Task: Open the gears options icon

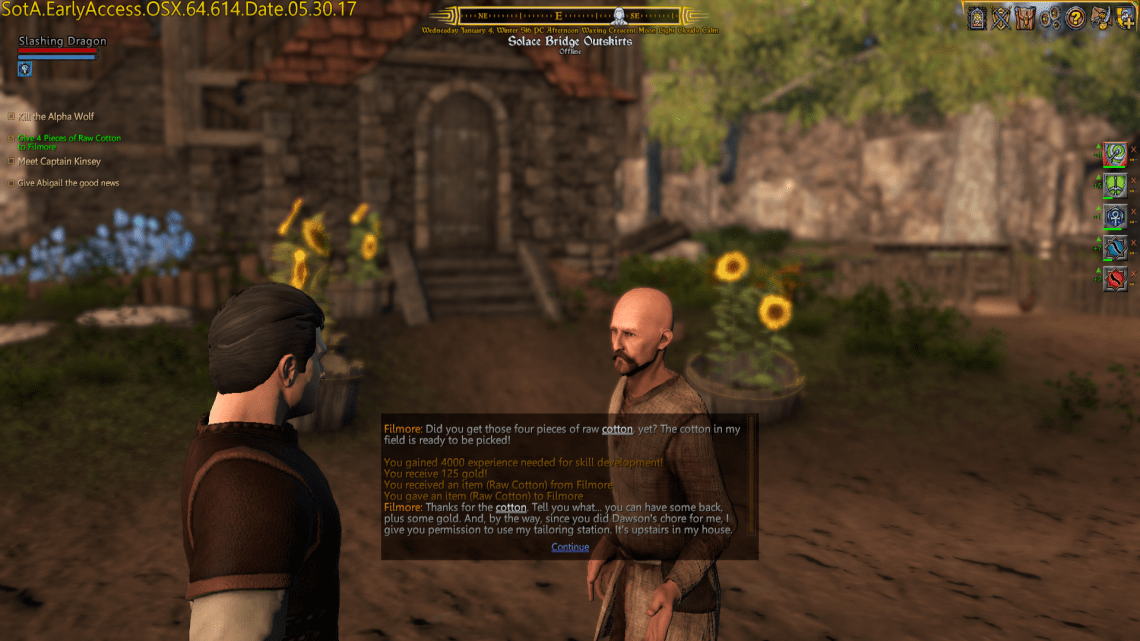Action: click(1050, 17)
